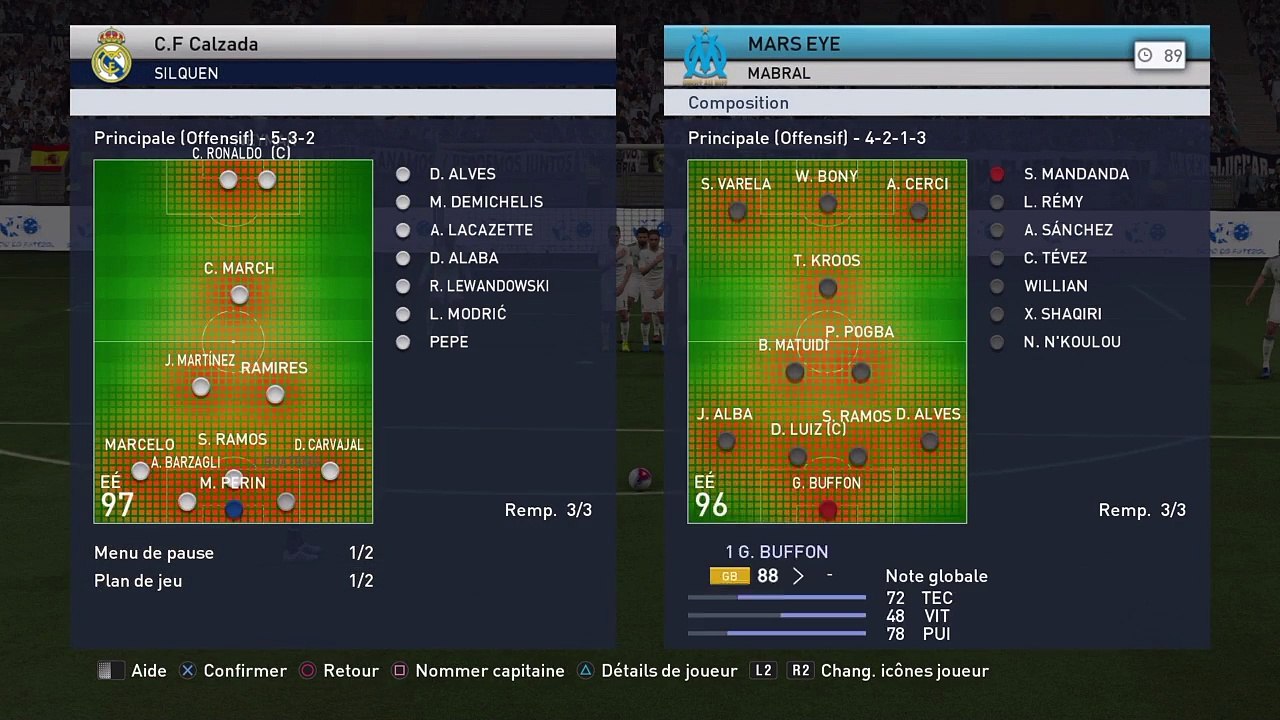The image size is (1280, 720).
Task: Open the Plan de jeu entry
Action: pos(138,581)
